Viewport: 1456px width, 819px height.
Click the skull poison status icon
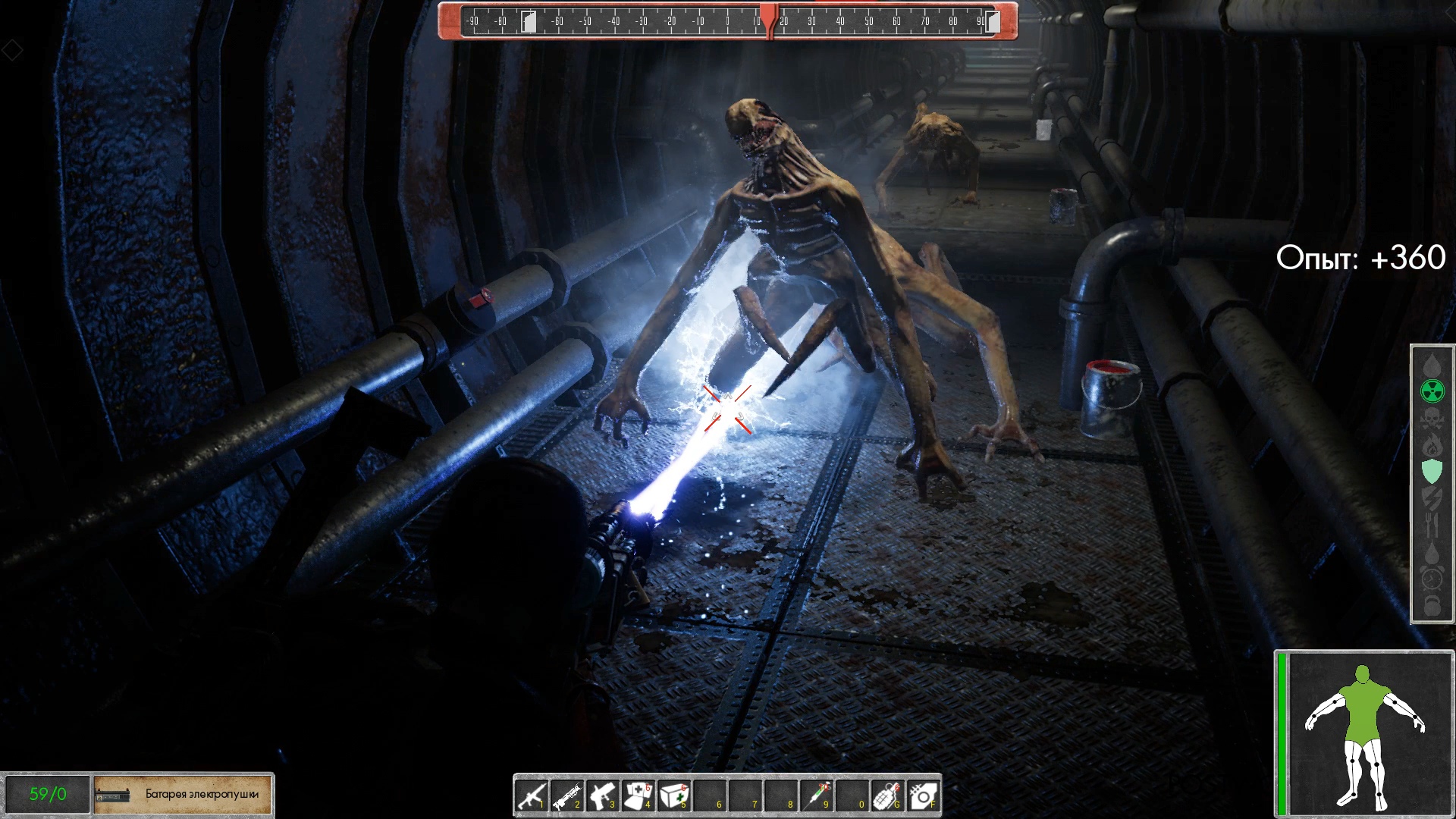pyautogui.click(x=1432, y=419)
